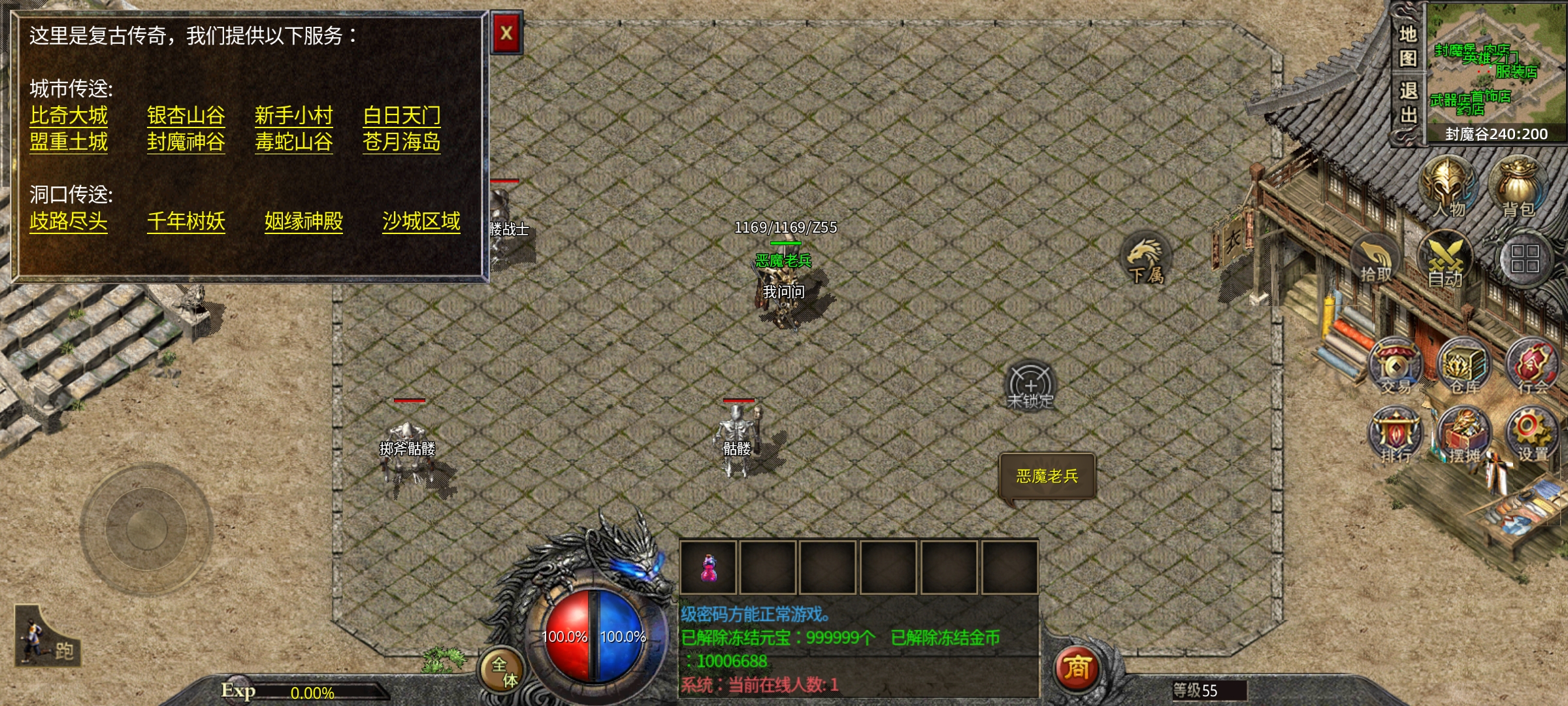This screenshot has height=706, width=1568.
Task: Use the pink potion hotbar slot
Action: [708, 567]
